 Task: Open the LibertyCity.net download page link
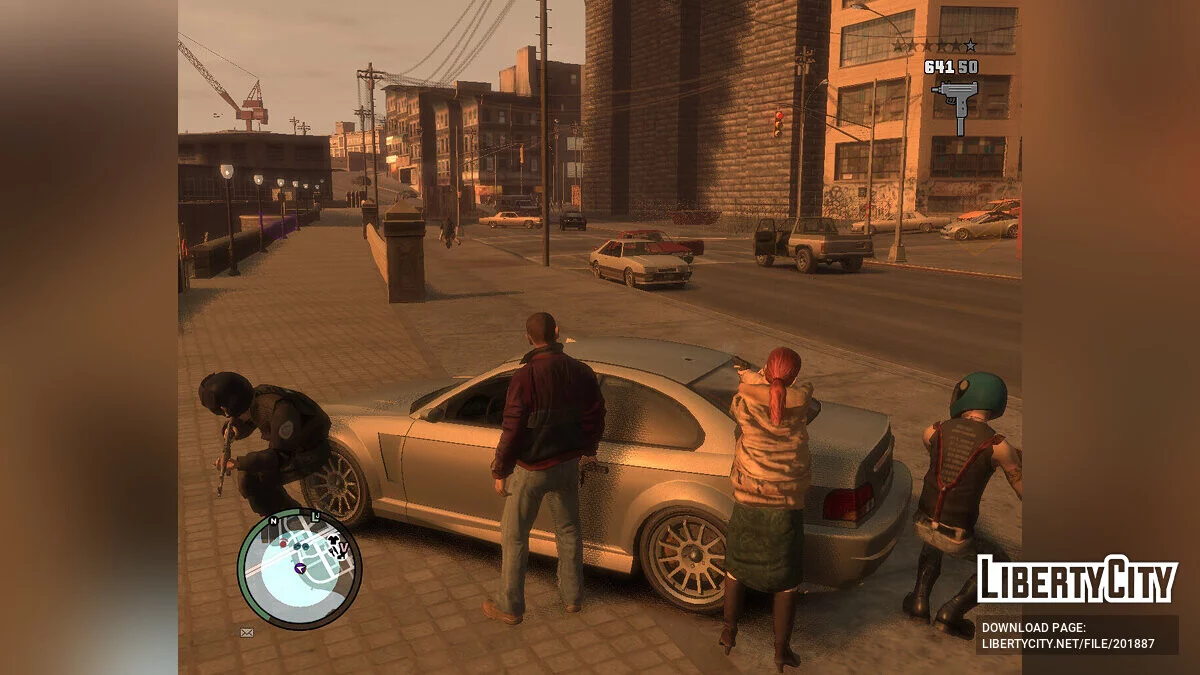(x=1067, y=643)
